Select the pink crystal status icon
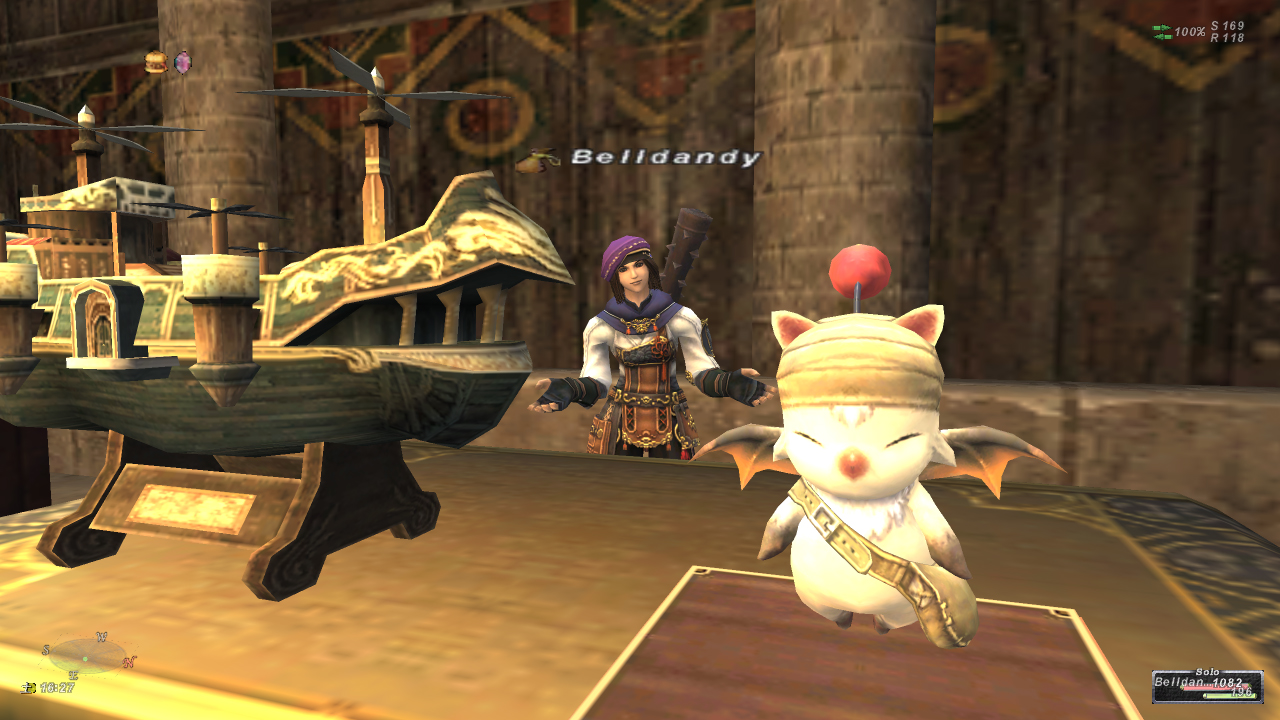1280x720 pixels. 183,63
